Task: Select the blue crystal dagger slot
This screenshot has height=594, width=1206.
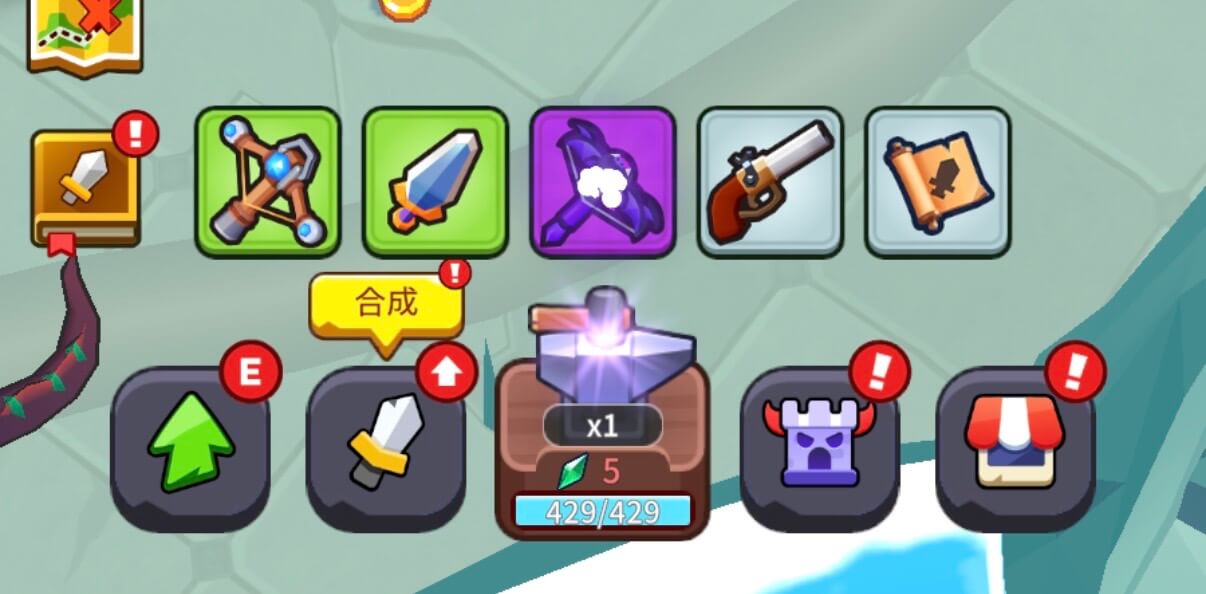Action: click(435, 182)
